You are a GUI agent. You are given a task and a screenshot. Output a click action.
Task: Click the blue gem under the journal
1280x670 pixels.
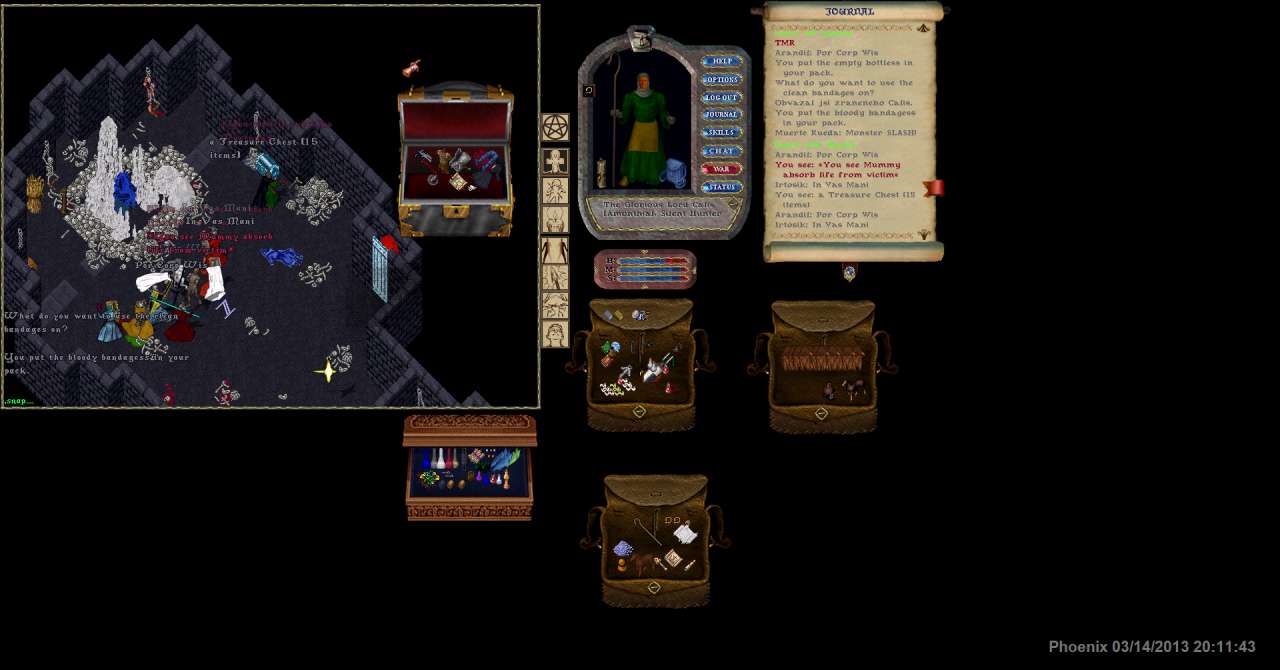(849, 272)
